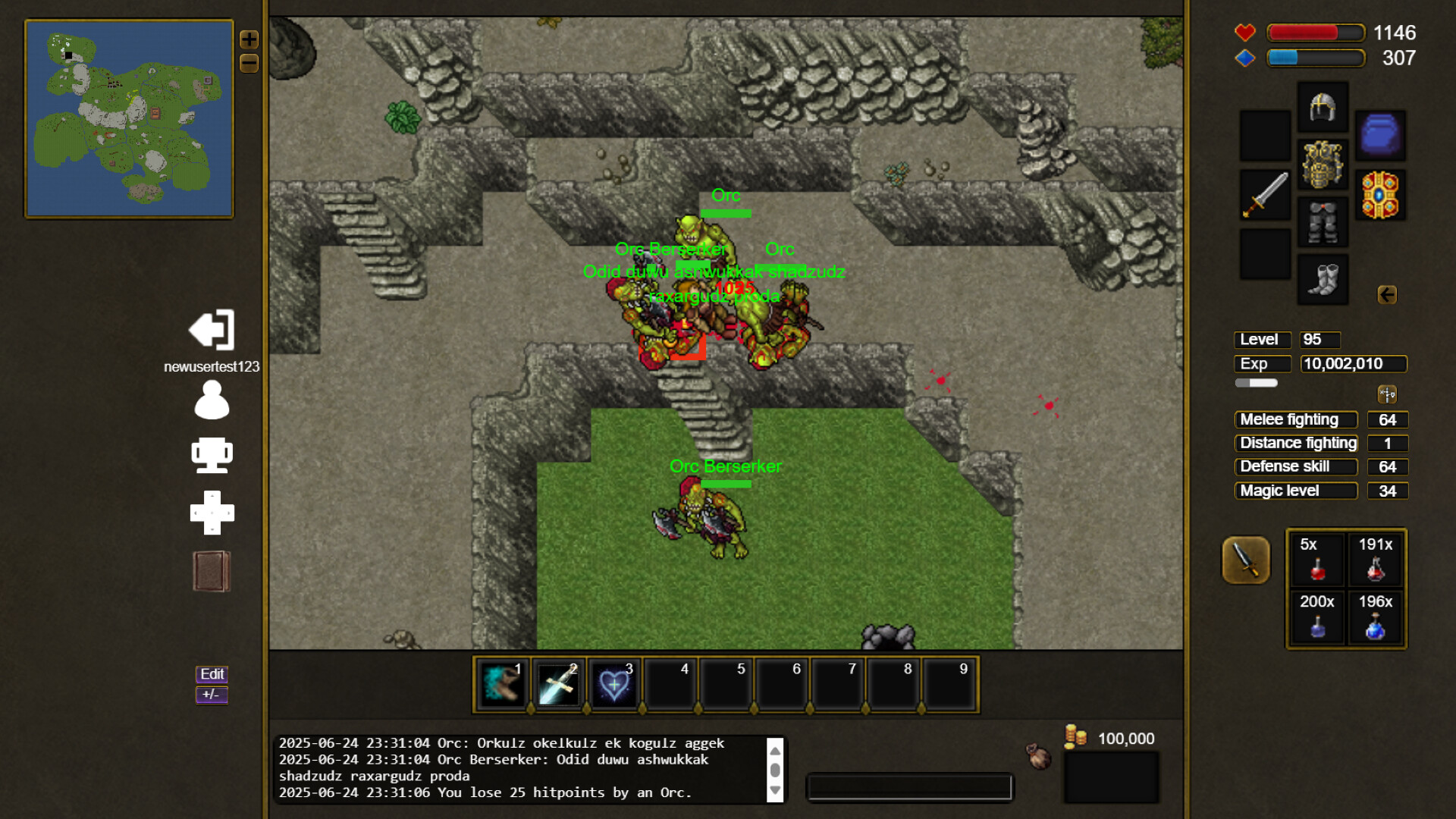Click the Exp label showing 10,002,010
The height and width of the screenshot is (819, 1456).
click(x=1261, y=363)
